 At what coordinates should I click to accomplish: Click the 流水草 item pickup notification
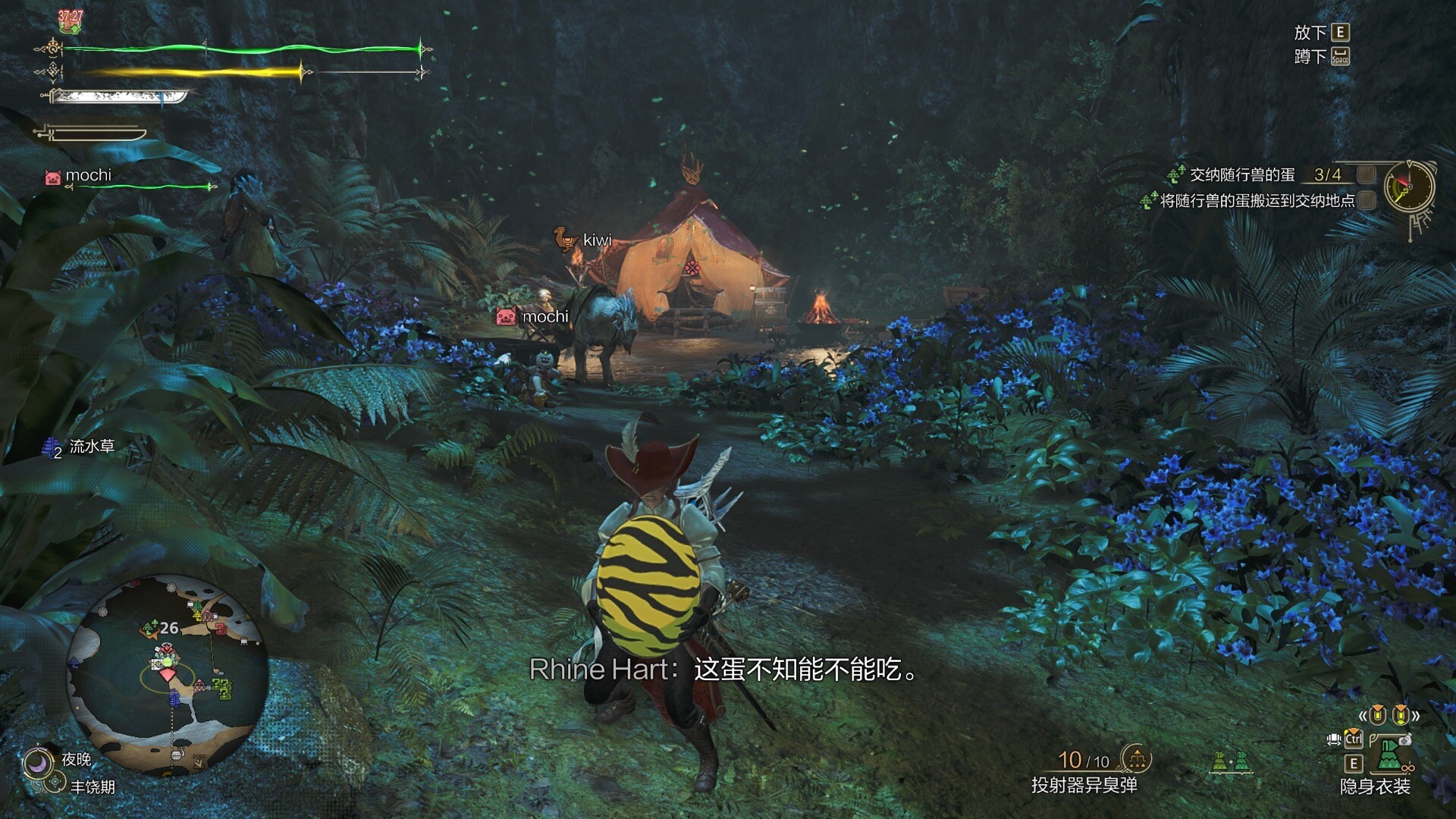[91, 447]
